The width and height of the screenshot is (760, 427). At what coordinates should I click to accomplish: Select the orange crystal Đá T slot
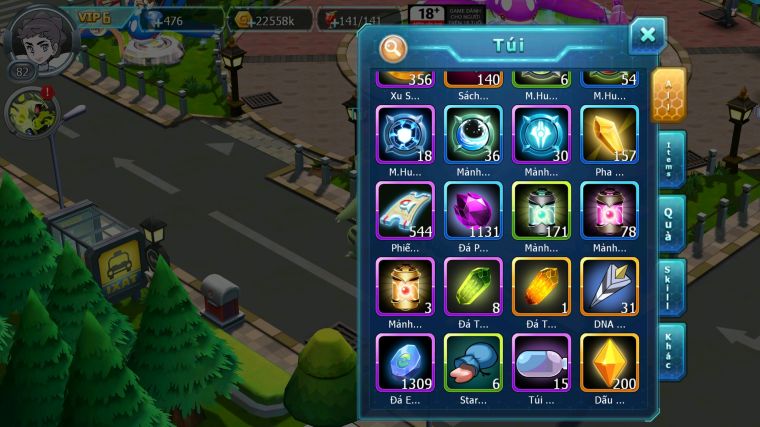pyautogui.click(x=541, y=287)
